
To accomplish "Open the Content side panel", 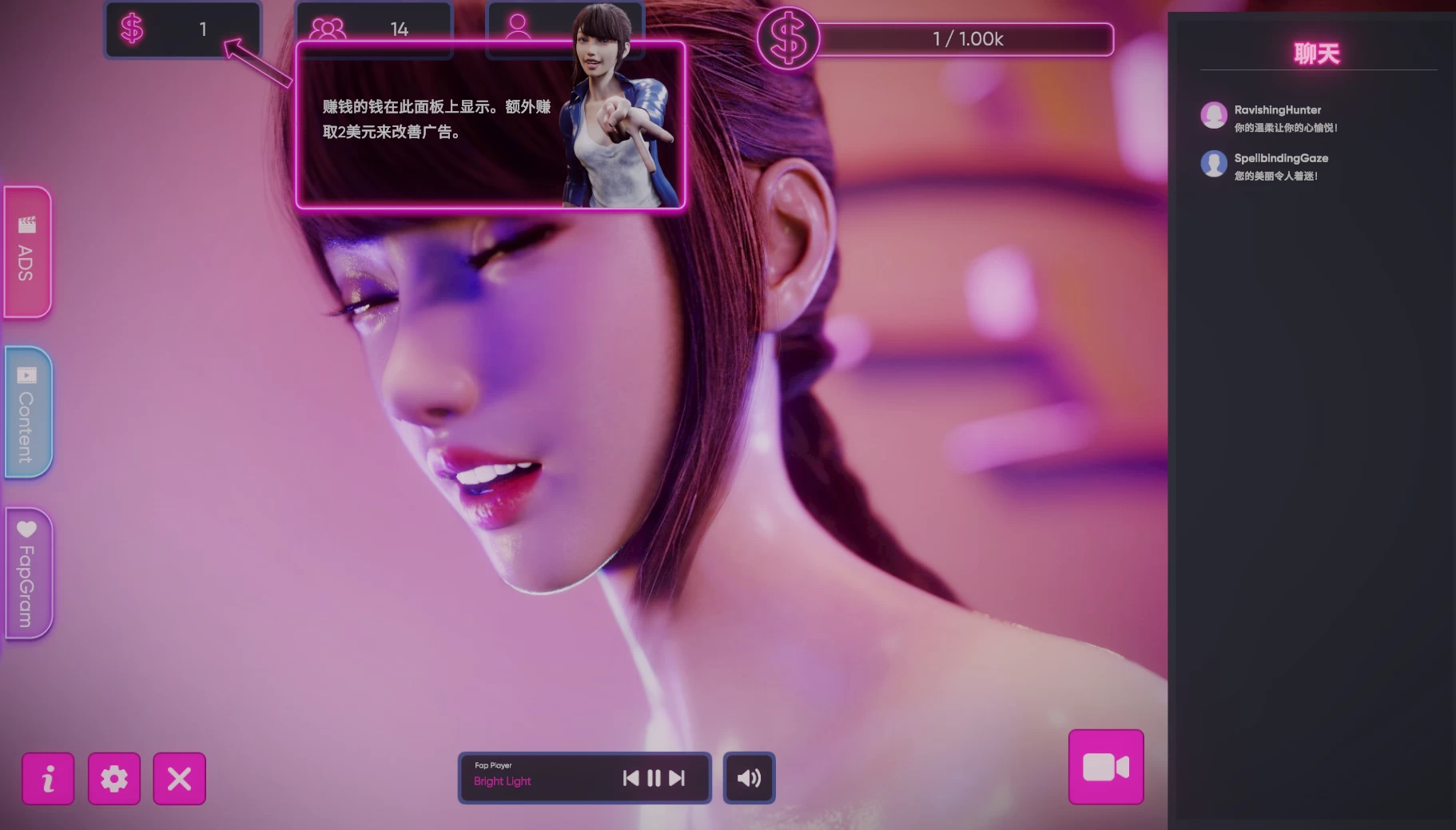I will [x=26, y=411].
